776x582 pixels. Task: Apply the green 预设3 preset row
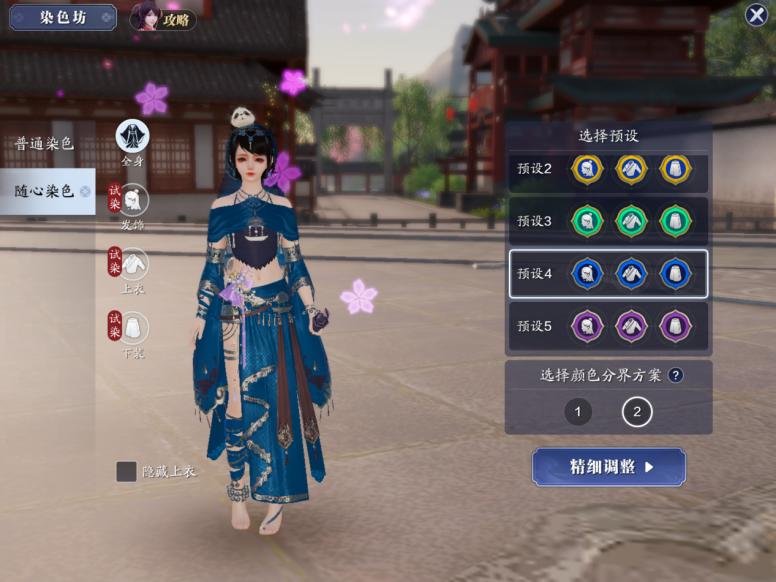click(x=608, y=221)
